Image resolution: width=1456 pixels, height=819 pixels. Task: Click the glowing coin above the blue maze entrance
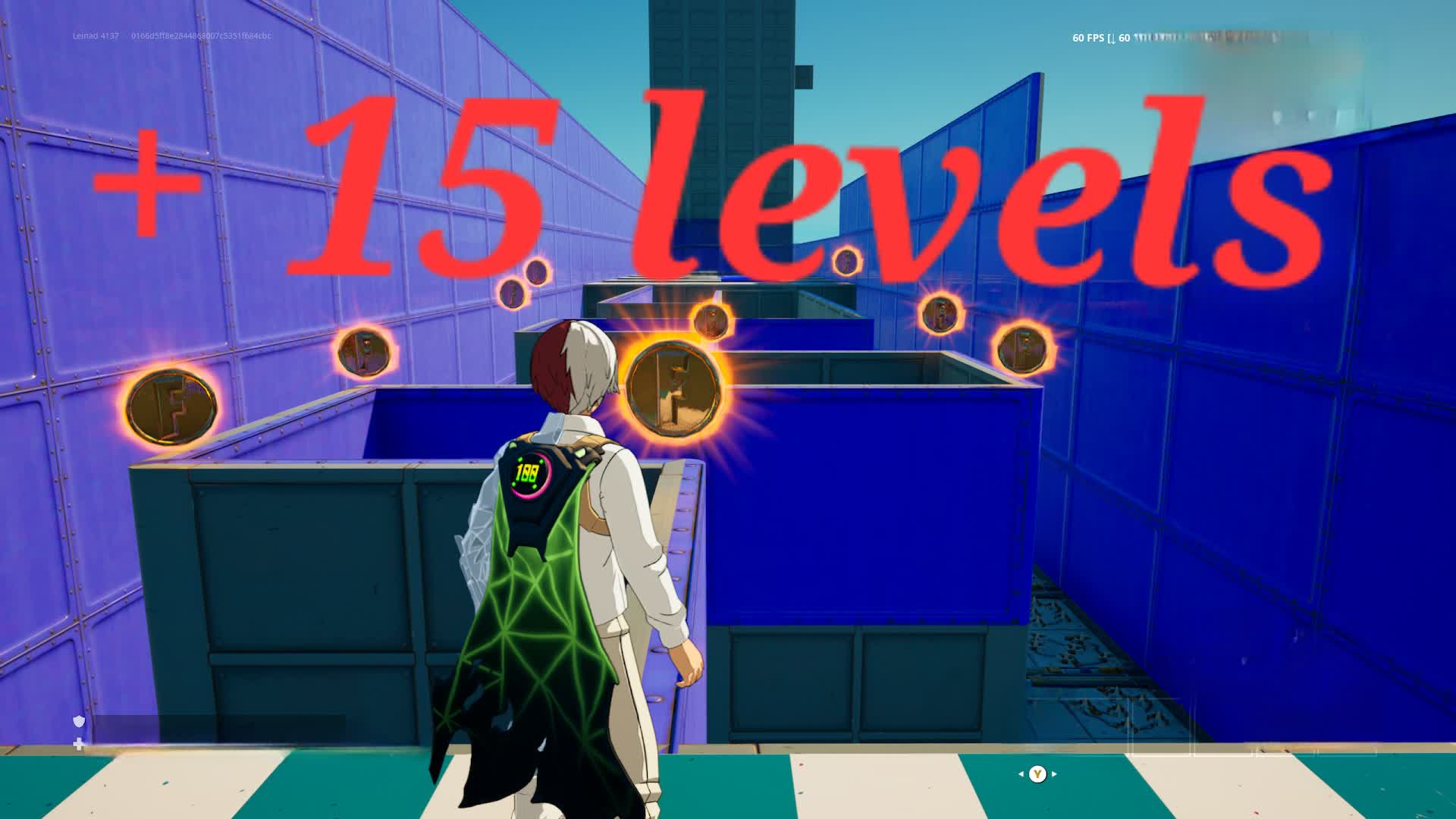[x=711, y=318]
